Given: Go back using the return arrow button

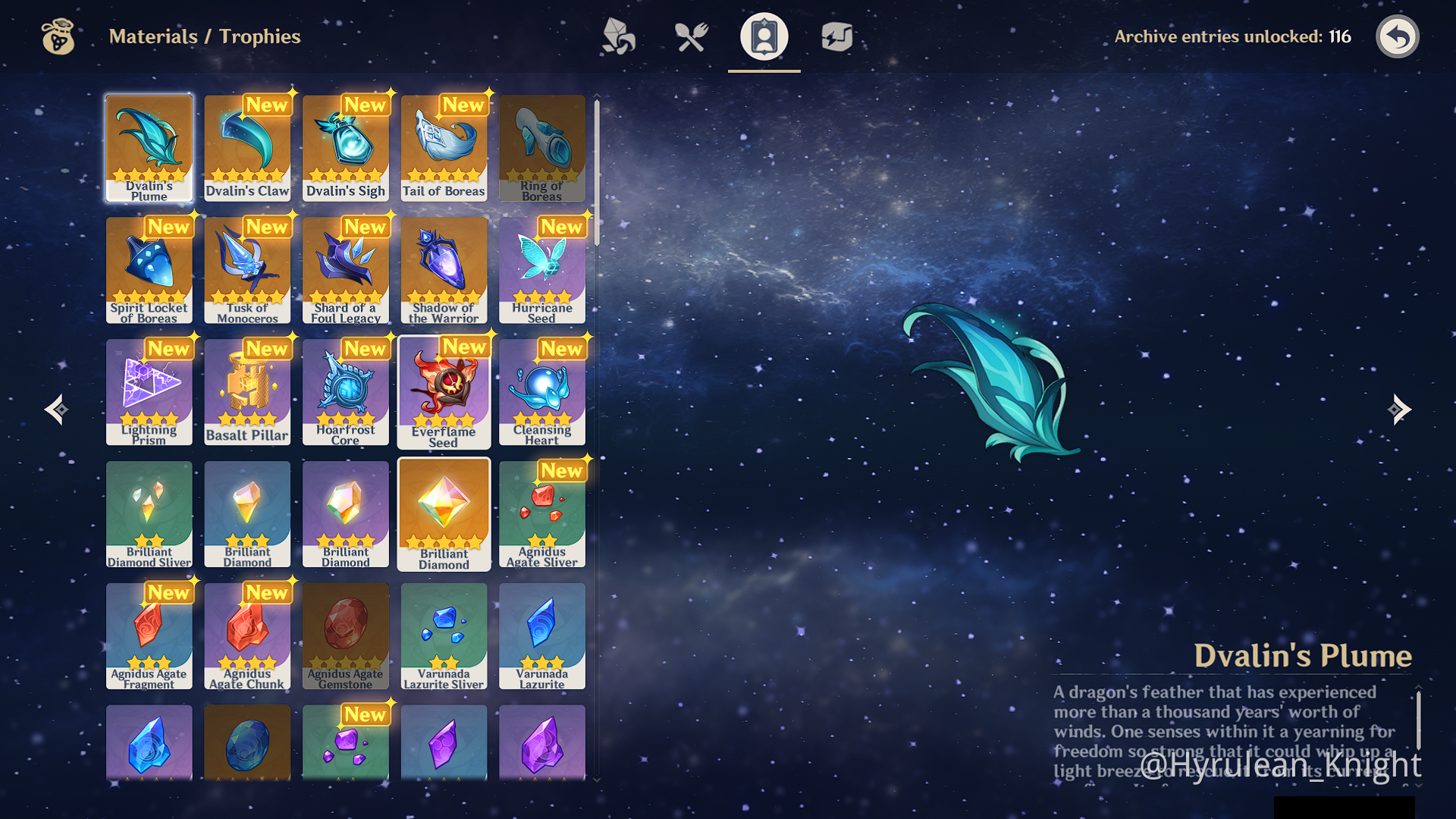Looking at the screenshot, I should [1397, 36].
